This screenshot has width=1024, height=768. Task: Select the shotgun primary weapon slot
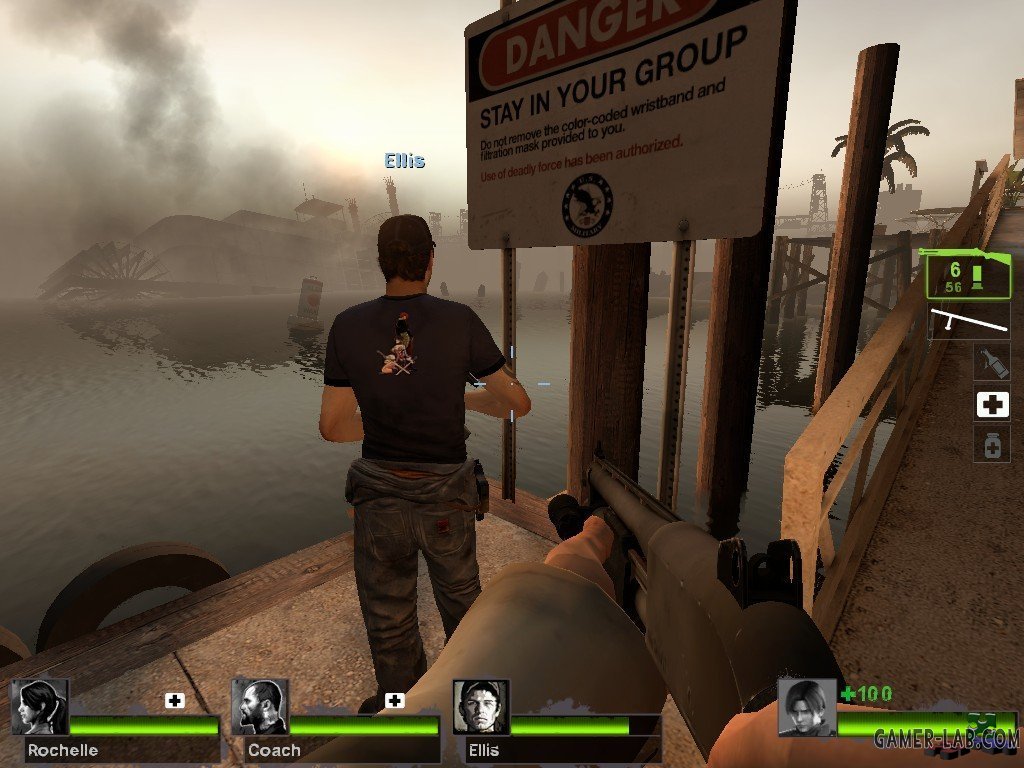[966, 275]
